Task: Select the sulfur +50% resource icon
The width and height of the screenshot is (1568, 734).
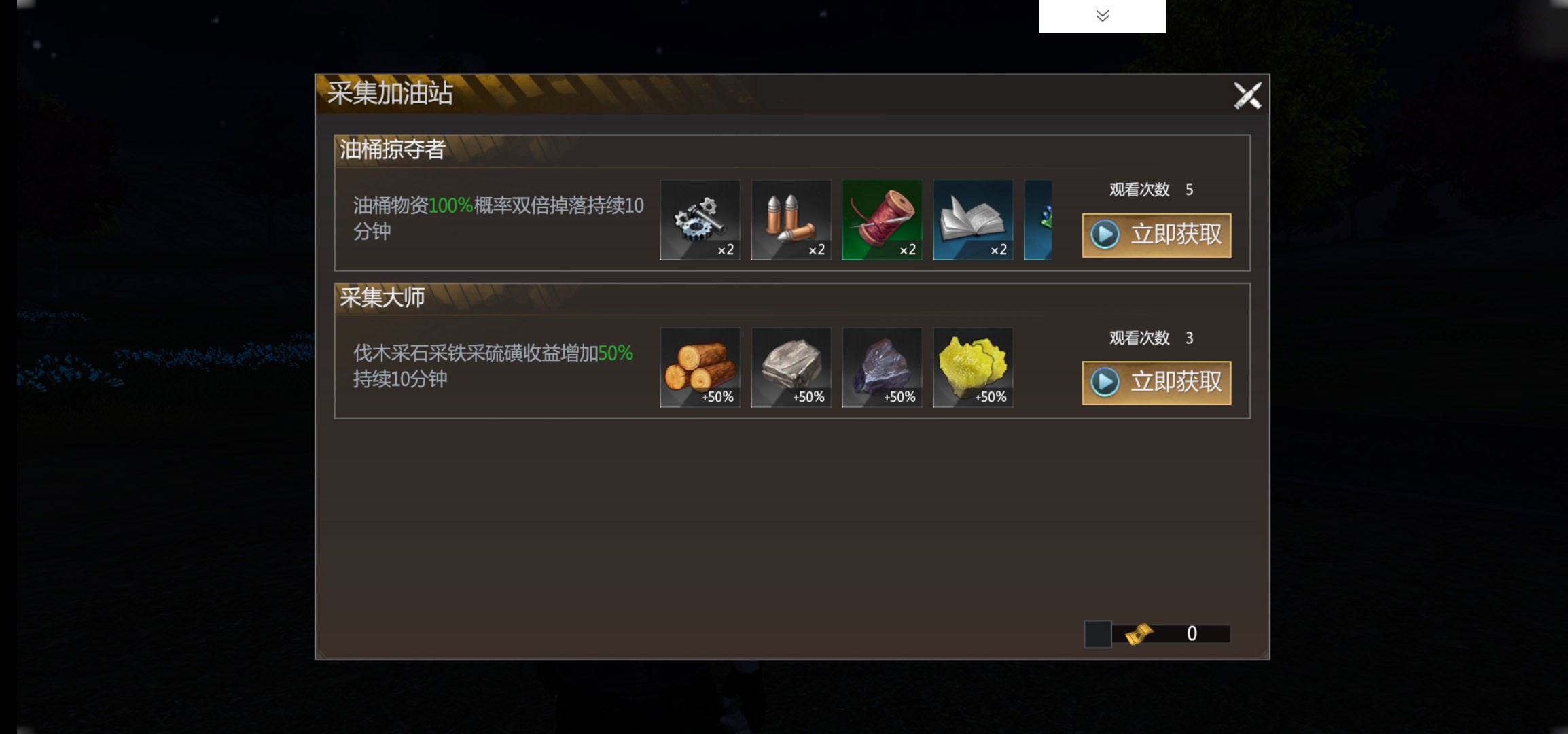Action: [974, 368]
